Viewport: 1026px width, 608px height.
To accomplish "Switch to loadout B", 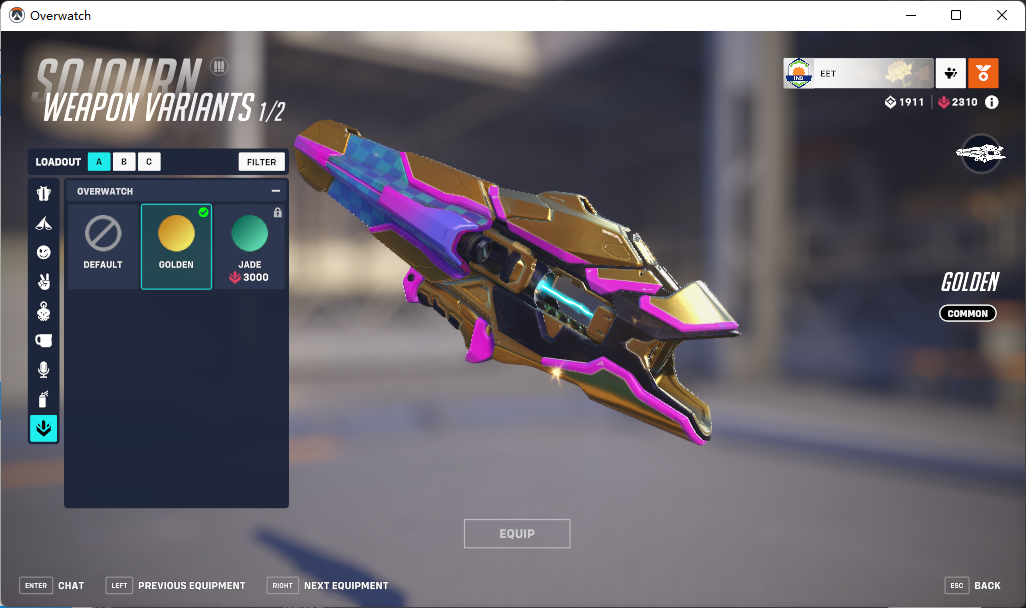I will pos(124,162).
